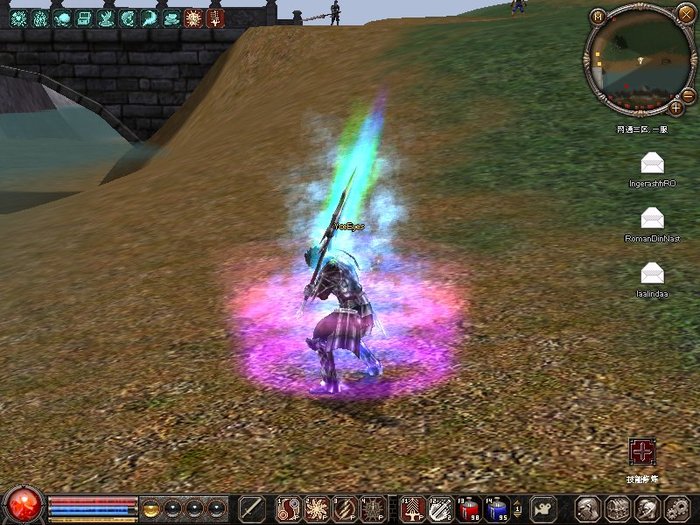Activate the starburst skill in the hotbar

[316, 508]
